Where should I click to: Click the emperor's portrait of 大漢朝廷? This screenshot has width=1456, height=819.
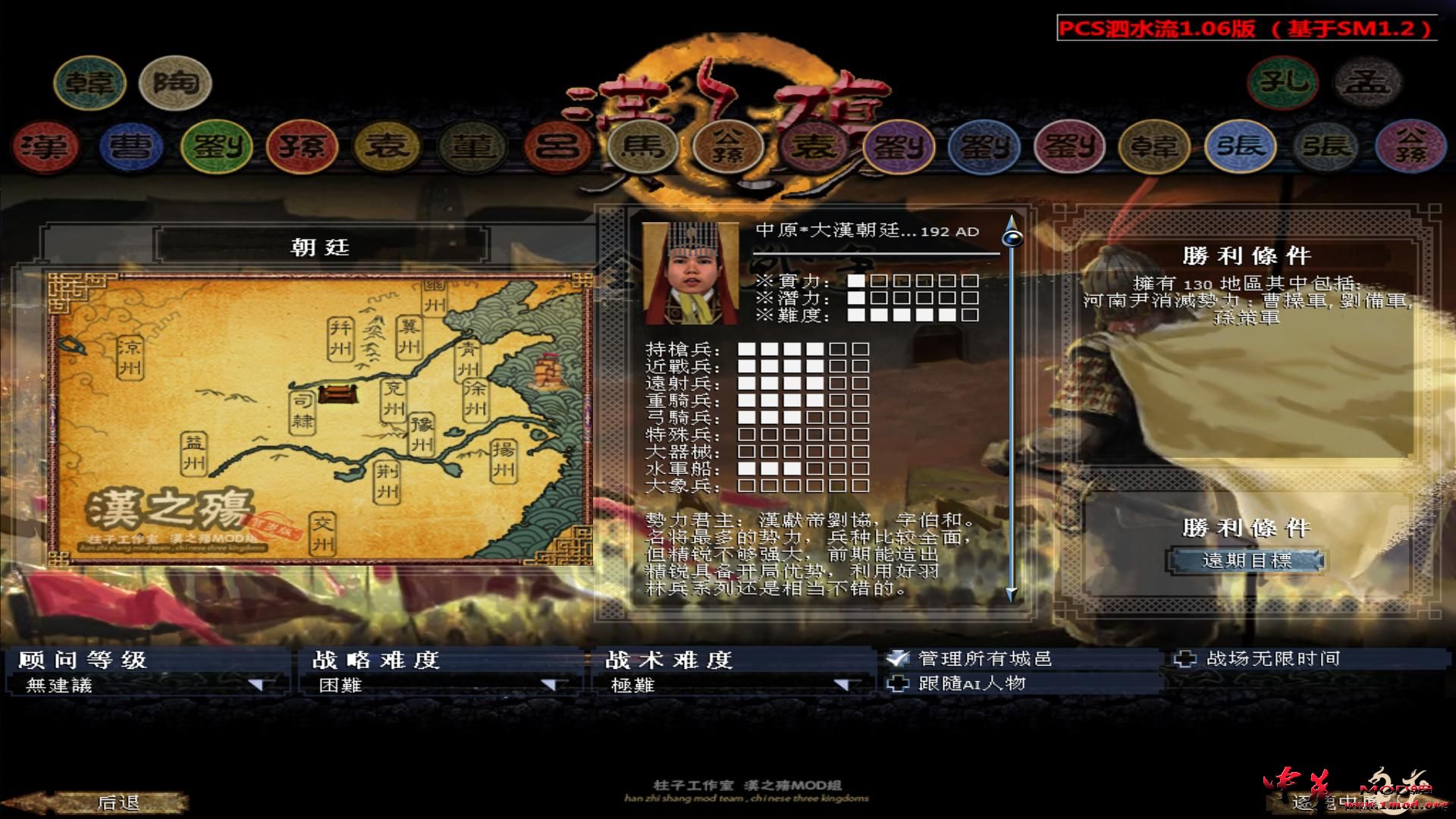tap(690, 273)
